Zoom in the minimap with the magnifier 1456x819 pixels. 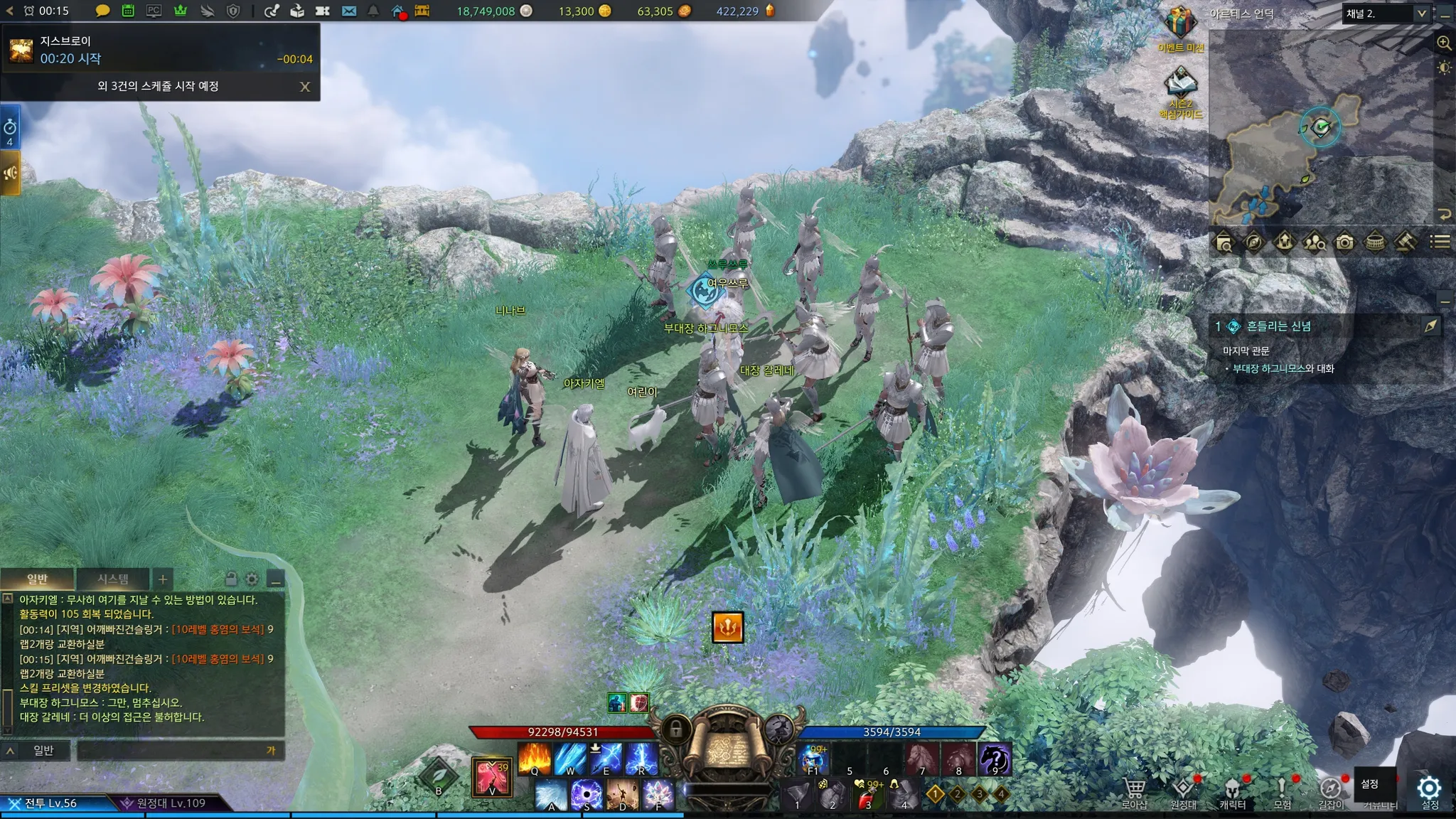click(1444, 43)
